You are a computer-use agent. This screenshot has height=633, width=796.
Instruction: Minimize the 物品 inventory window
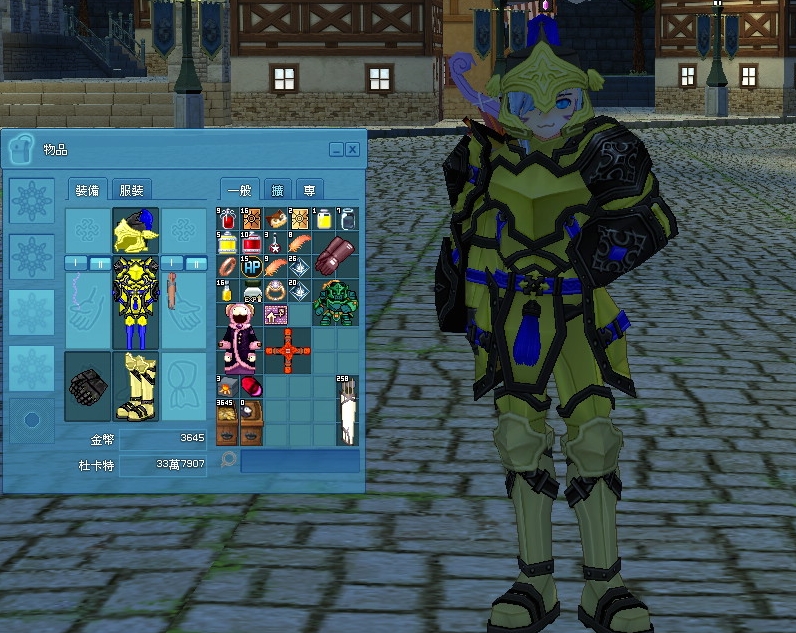[336, 150]
